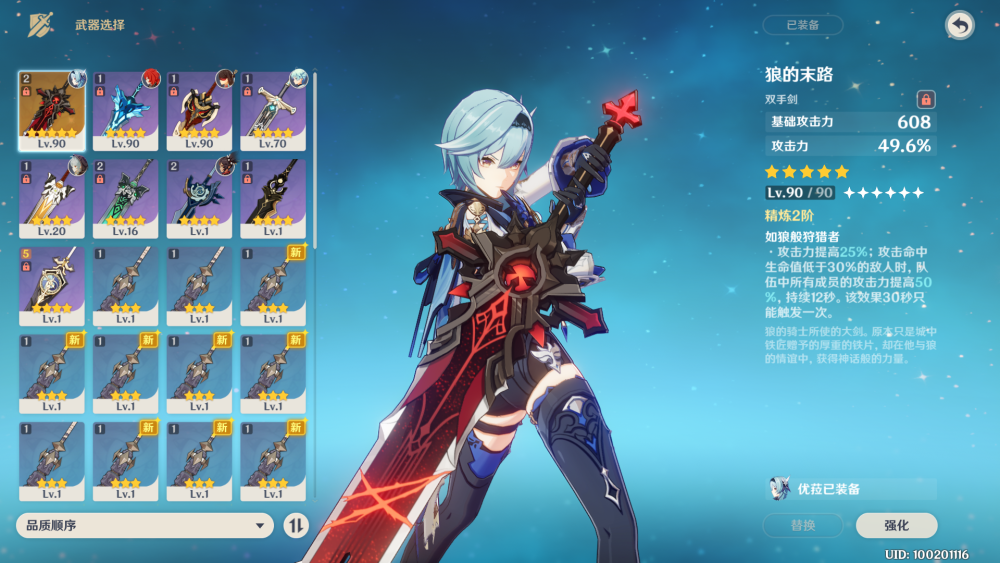Choose the blue flower Lv.1 four-star claymore
The height and width of the screenshot is (563, 1000).
(x=199, y=198)
